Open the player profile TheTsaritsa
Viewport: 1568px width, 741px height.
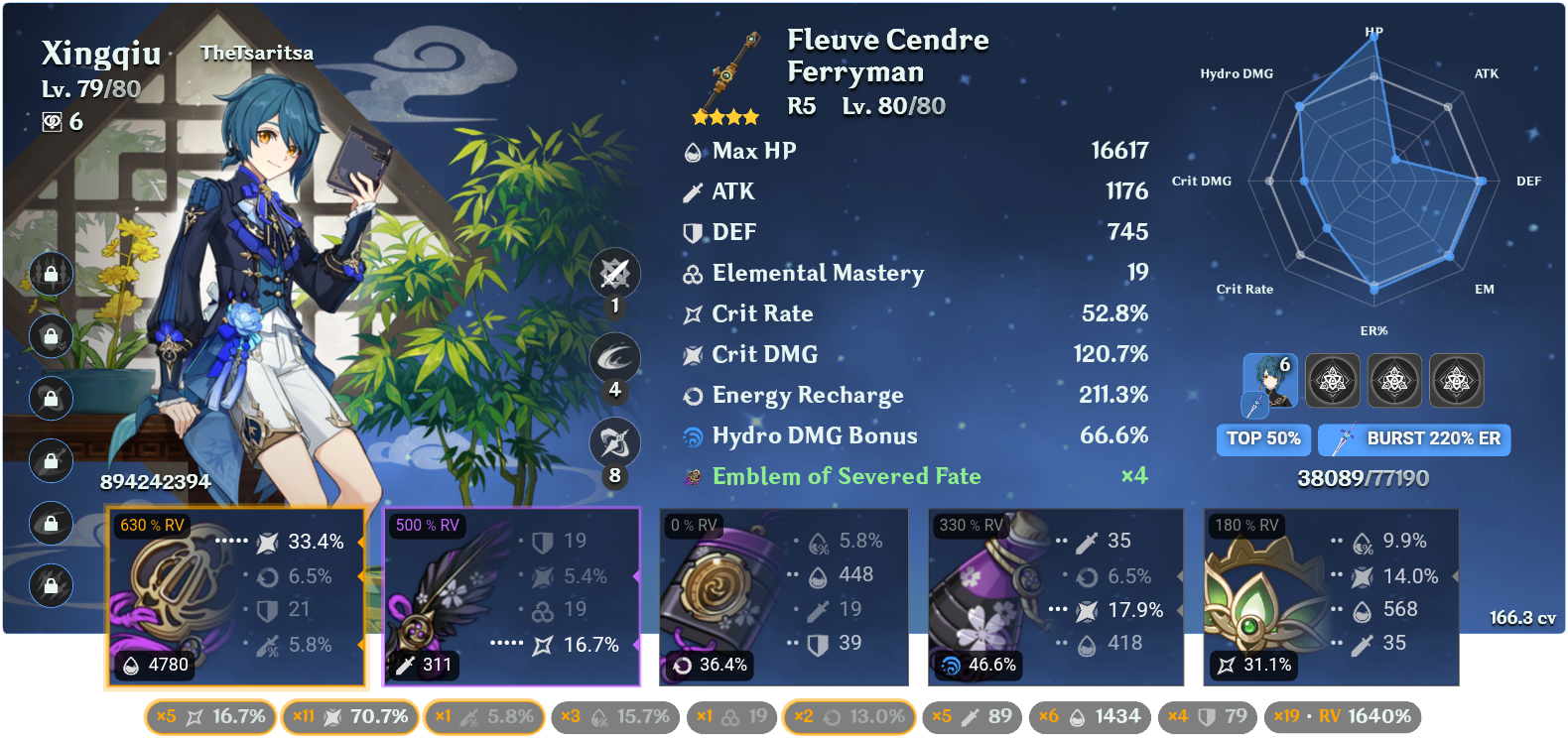[257, 53]
